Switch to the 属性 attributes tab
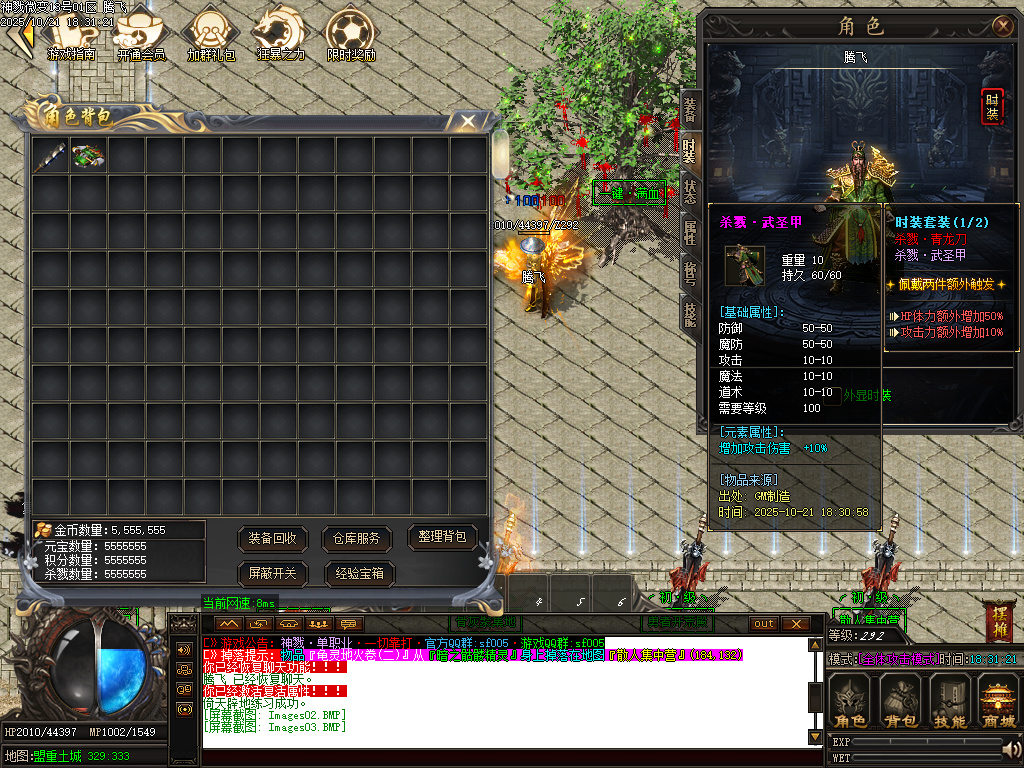This screenshot has height=768, width=1024. pyautogui.click(x=690, y=233)
